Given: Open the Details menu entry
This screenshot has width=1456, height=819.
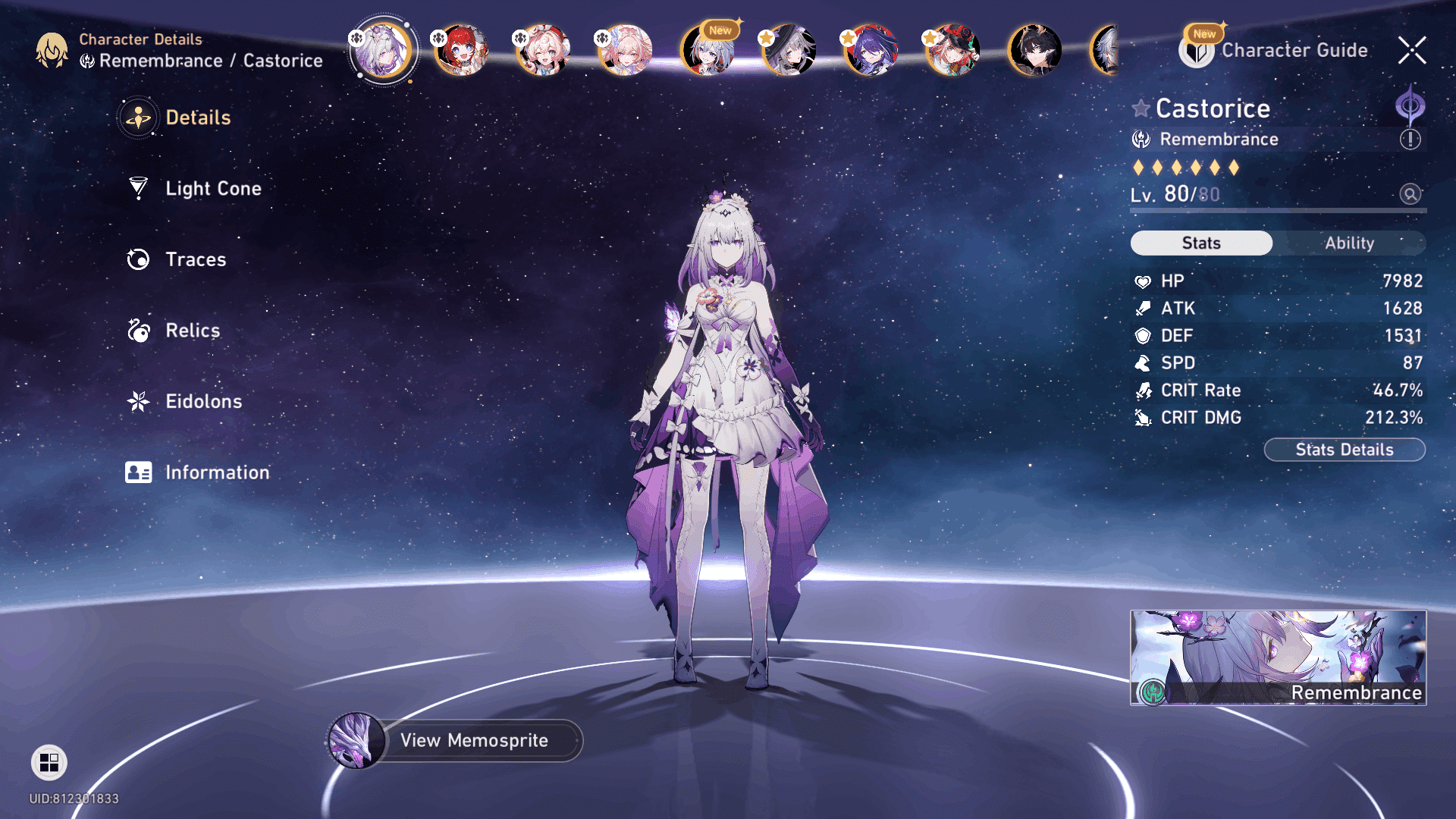Looking at the screenshot, I should click(x=197, y=118).
